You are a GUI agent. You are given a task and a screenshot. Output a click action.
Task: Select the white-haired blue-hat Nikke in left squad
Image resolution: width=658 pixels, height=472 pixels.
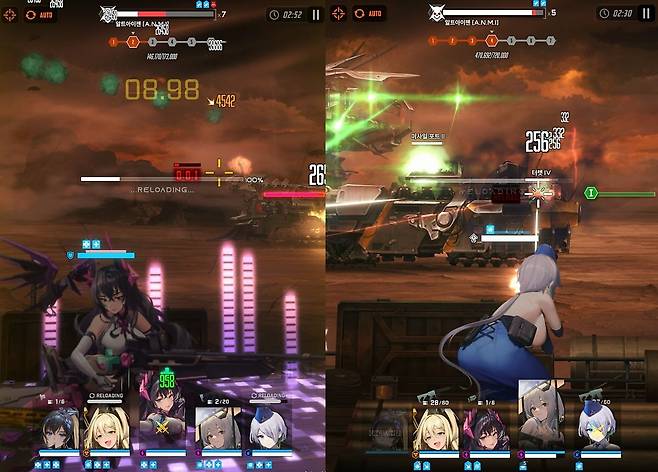click(268, 430)
